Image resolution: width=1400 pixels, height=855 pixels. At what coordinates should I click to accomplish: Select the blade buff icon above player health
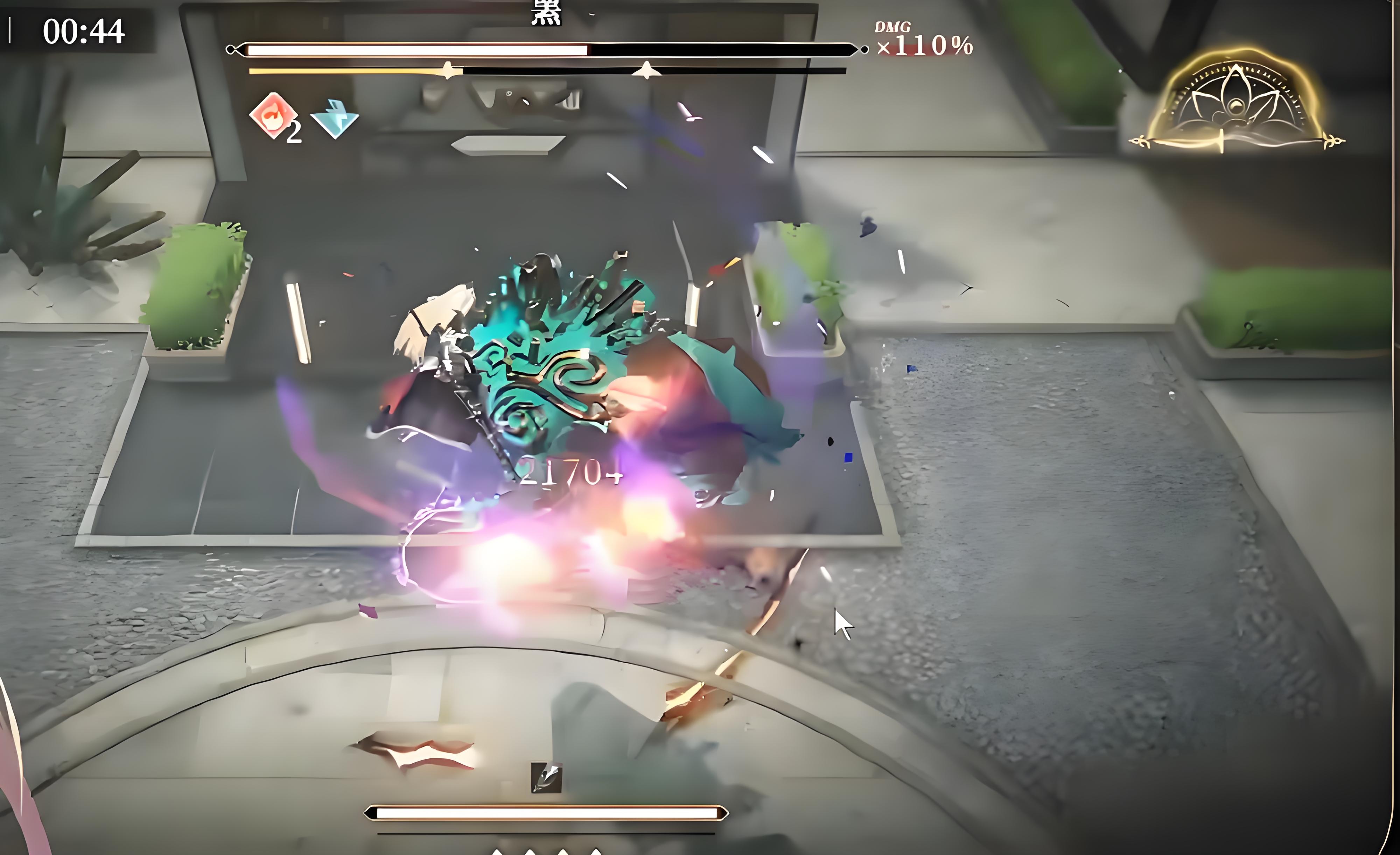[546, 777]
